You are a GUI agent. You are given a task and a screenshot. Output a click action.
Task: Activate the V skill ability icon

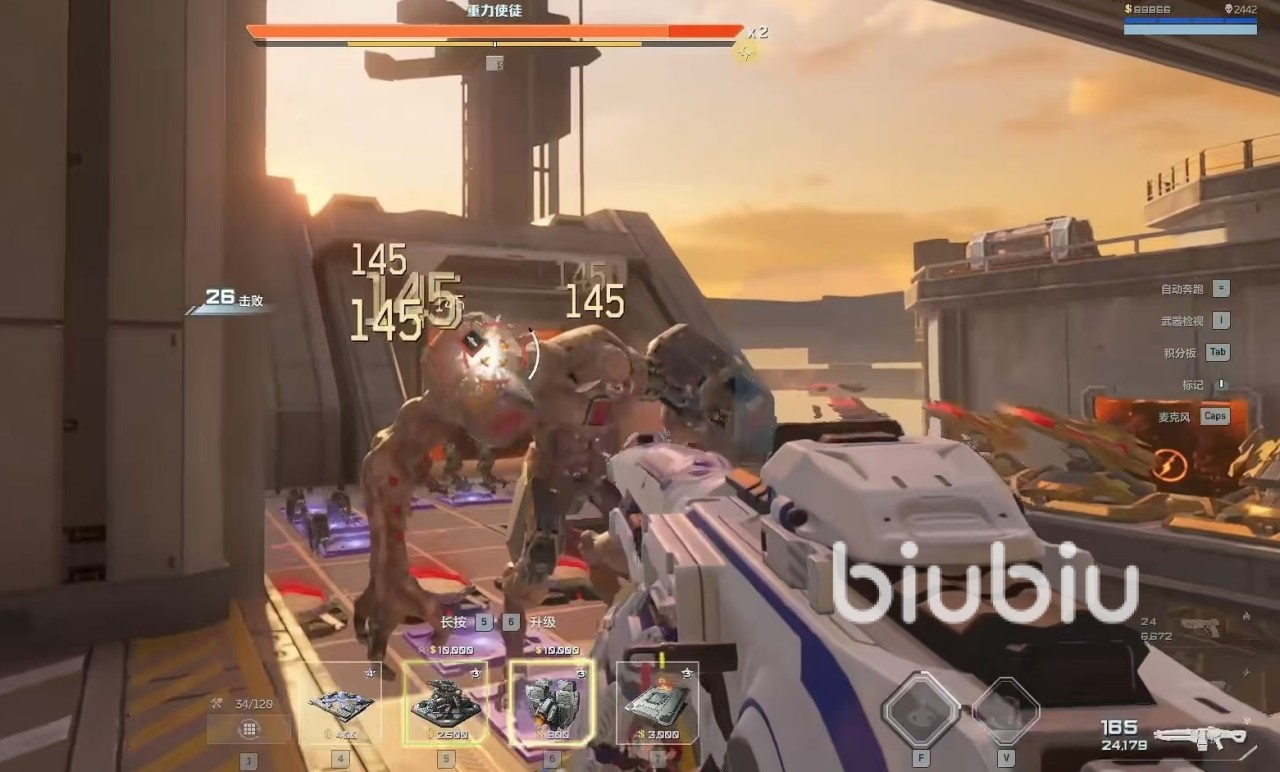1005,709
